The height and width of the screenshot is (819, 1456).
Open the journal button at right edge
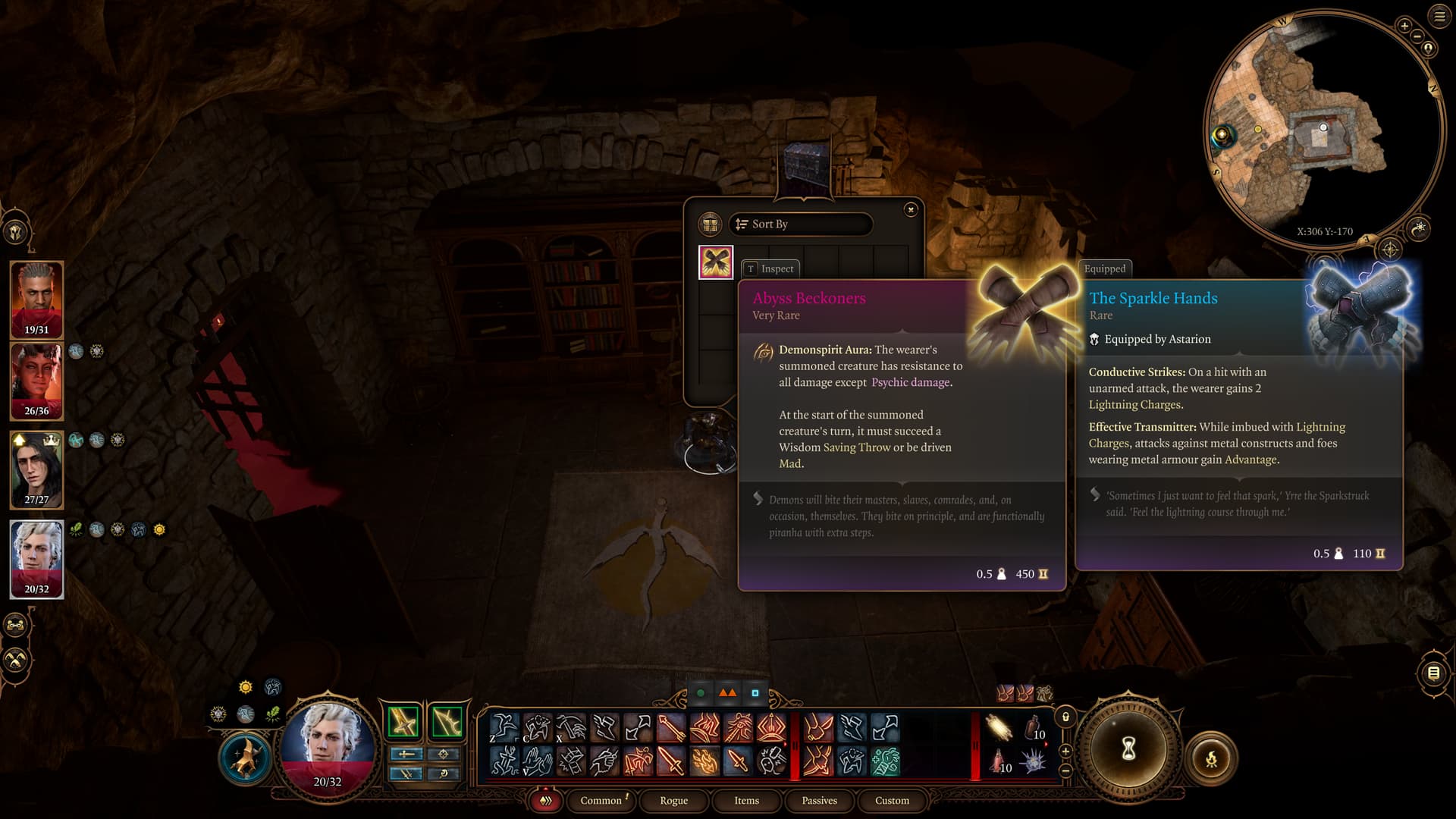[1432, 673]
